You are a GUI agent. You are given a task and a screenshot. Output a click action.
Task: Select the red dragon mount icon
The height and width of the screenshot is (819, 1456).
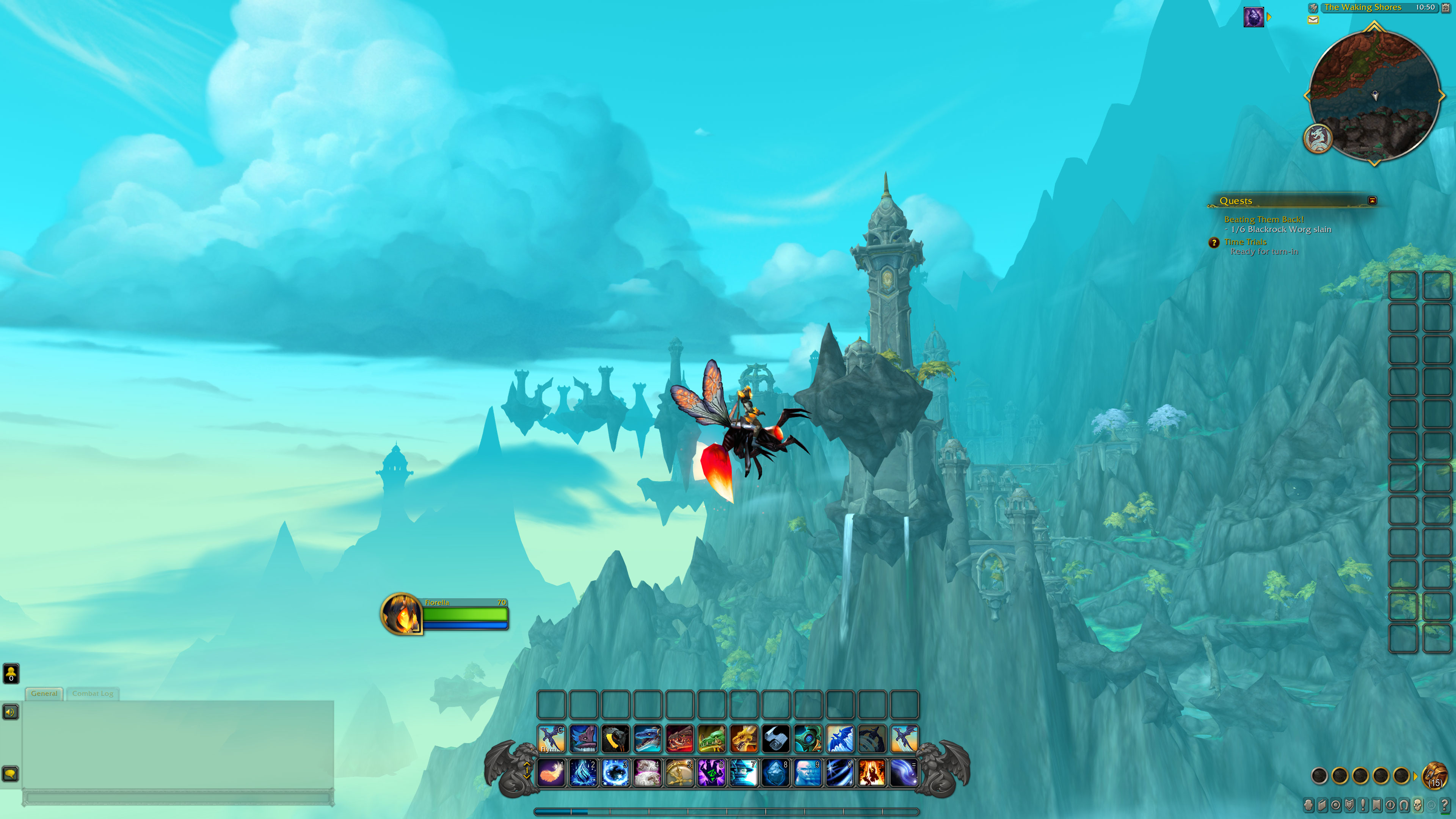tap(679, 739)
